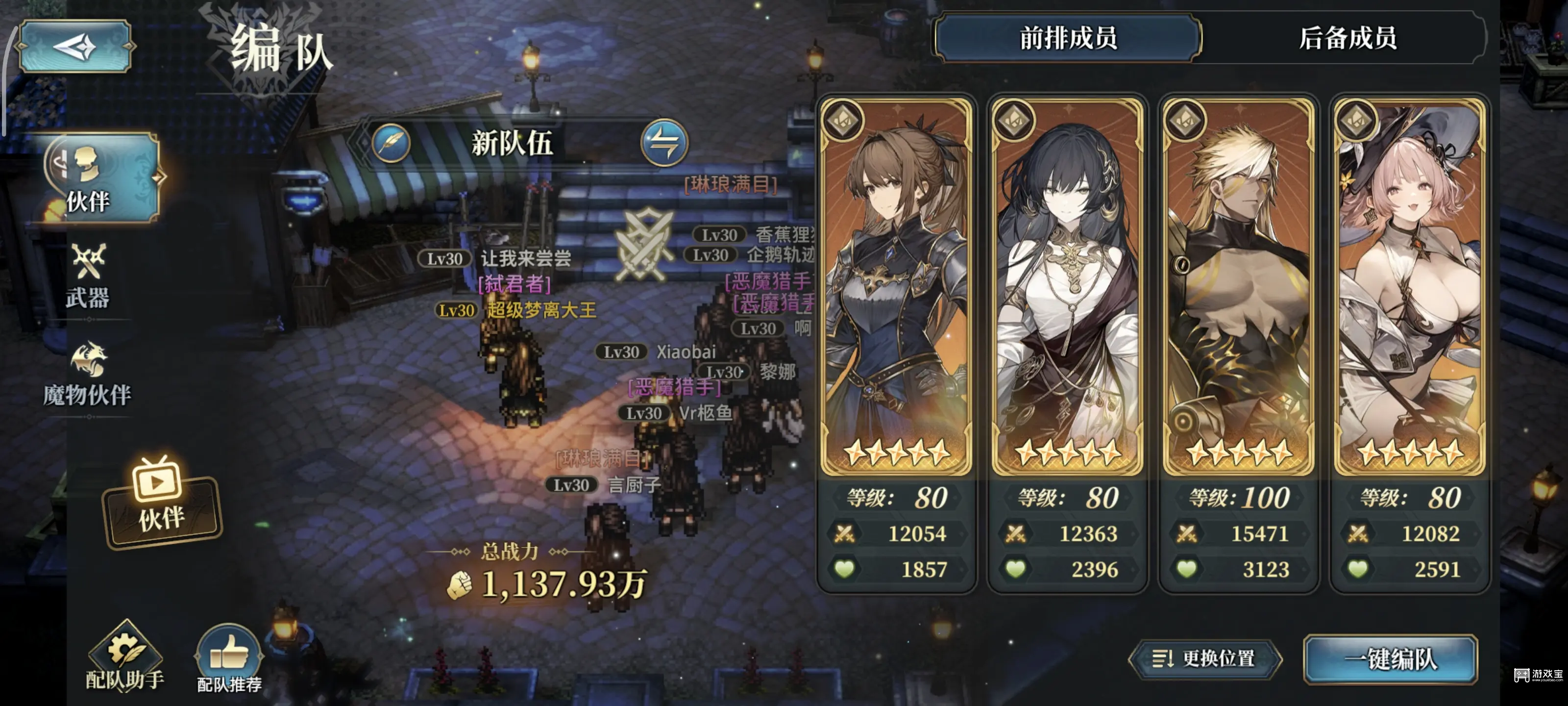Switch to the 后备成员 tab
This screenshot has width=1568, height=706.
click(1347, 38)
